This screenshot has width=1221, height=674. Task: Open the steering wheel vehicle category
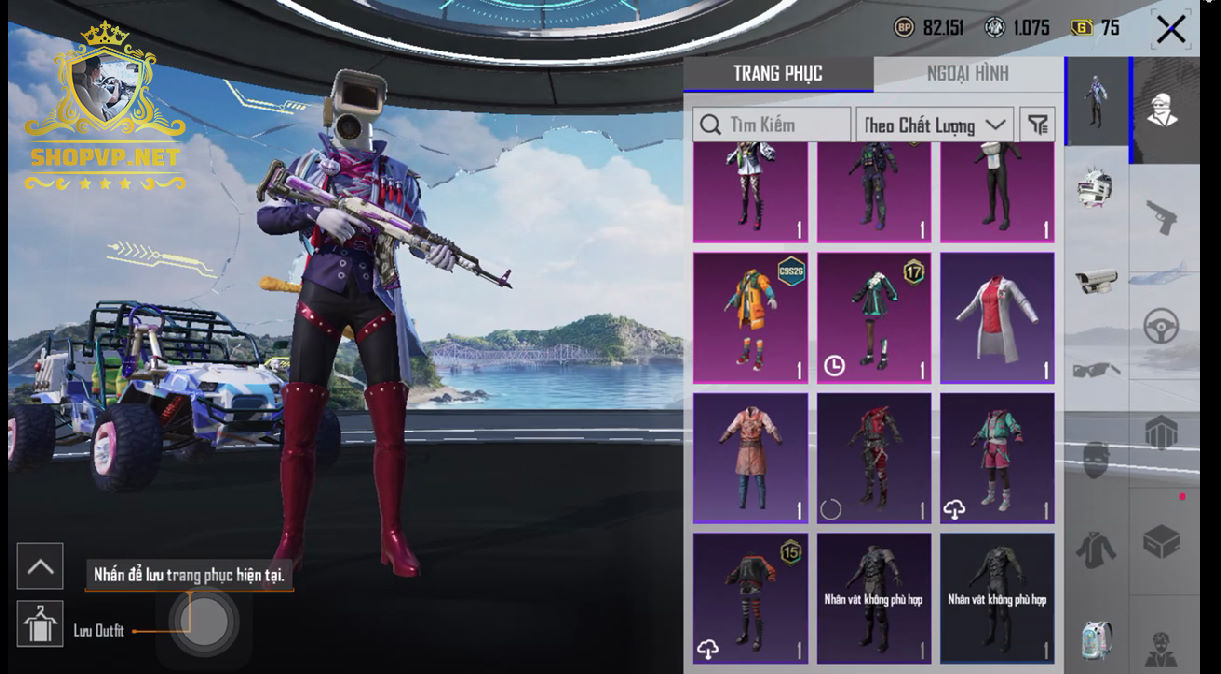point(1161,326)
